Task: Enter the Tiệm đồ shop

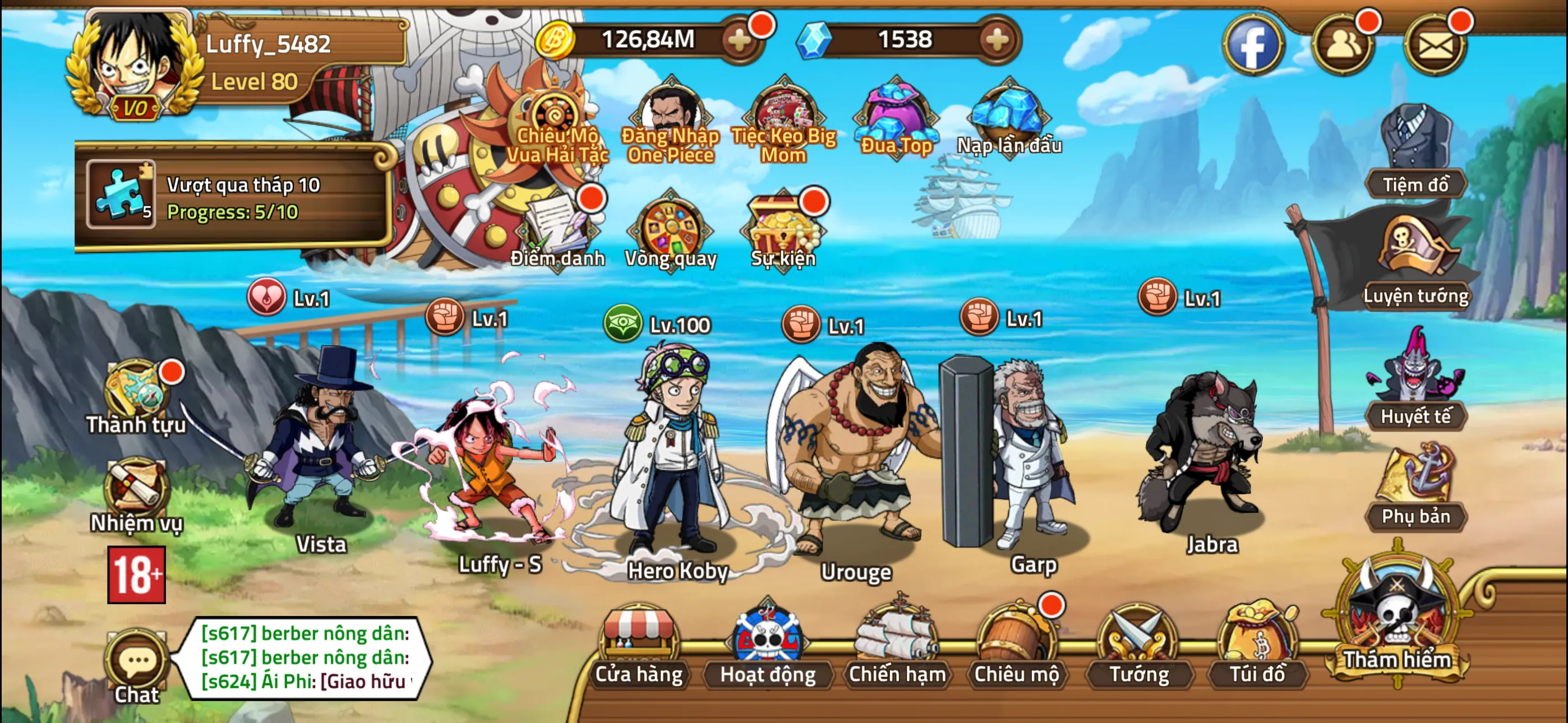Action: tap(1414, 152)
